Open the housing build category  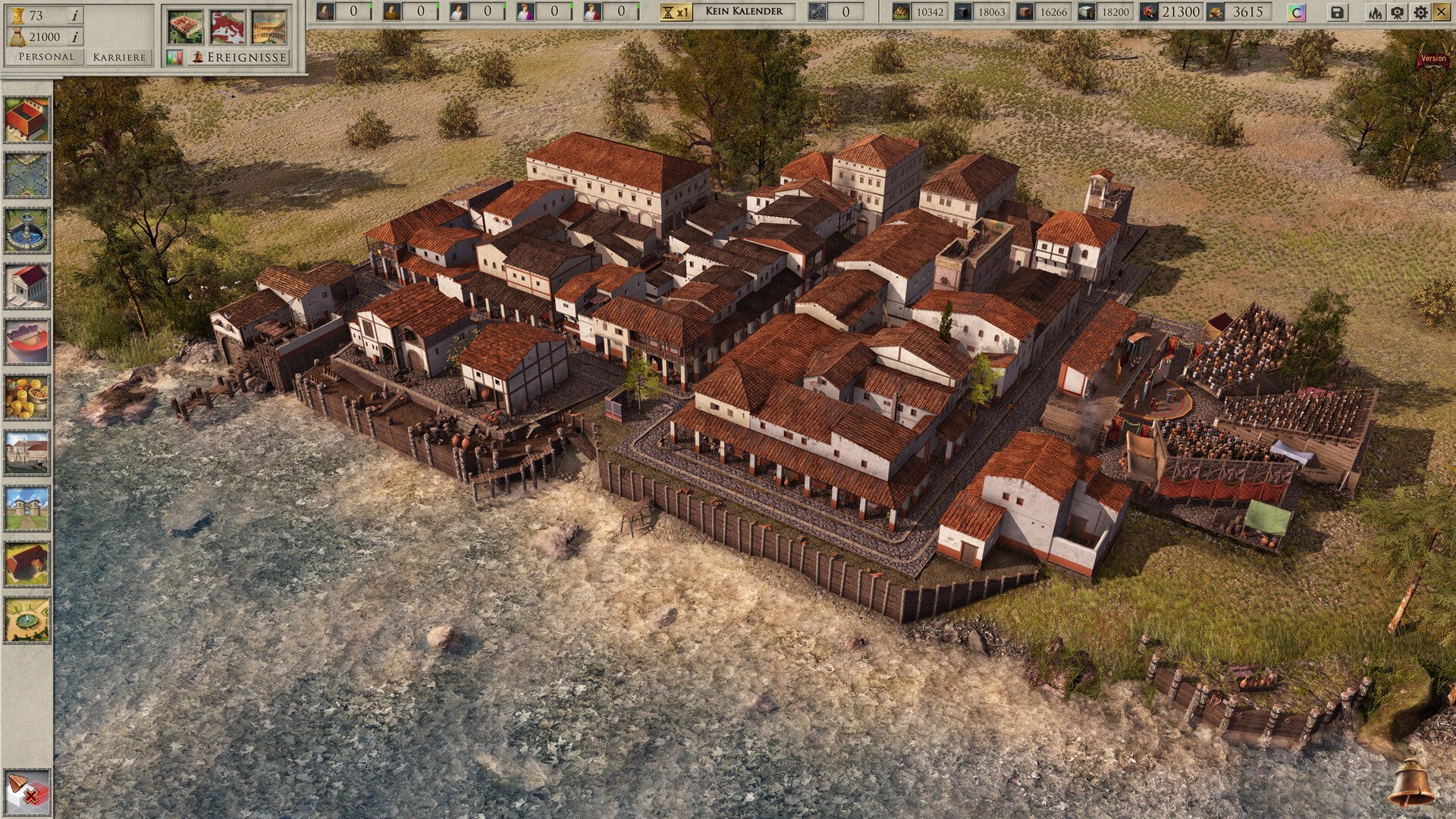[27, 119]
